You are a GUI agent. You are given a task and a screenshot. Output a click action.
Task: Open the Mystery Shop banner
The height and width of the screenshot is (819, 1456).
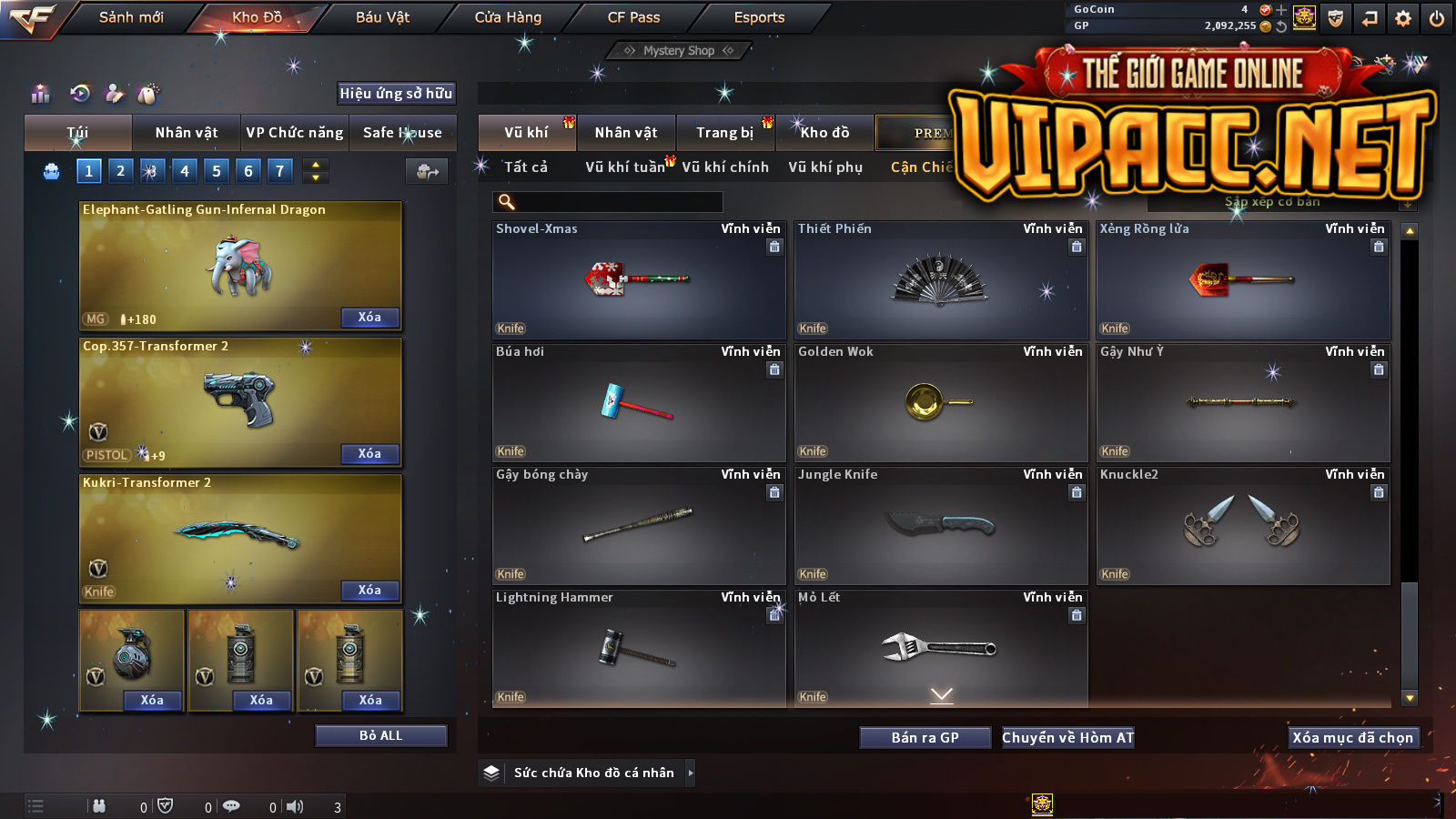(x=679, y=51)
